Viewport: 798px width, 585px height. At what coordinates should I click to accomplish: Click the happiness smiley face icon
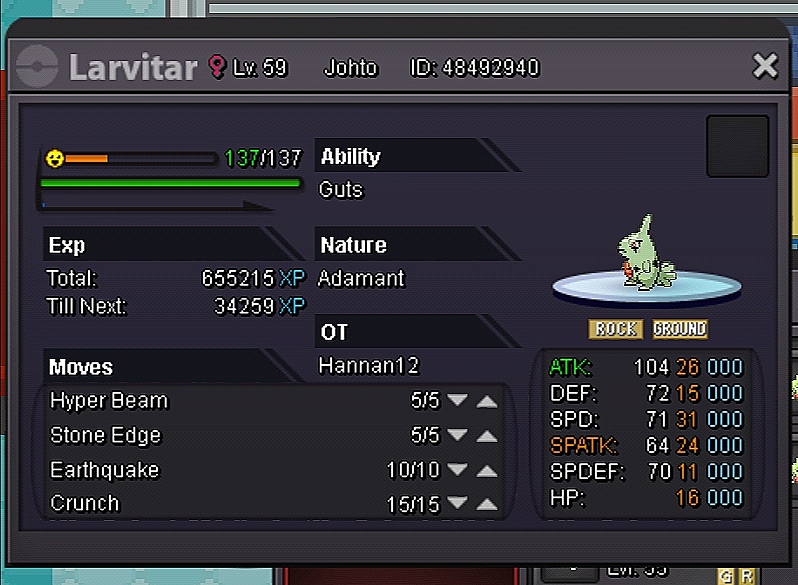55,158
